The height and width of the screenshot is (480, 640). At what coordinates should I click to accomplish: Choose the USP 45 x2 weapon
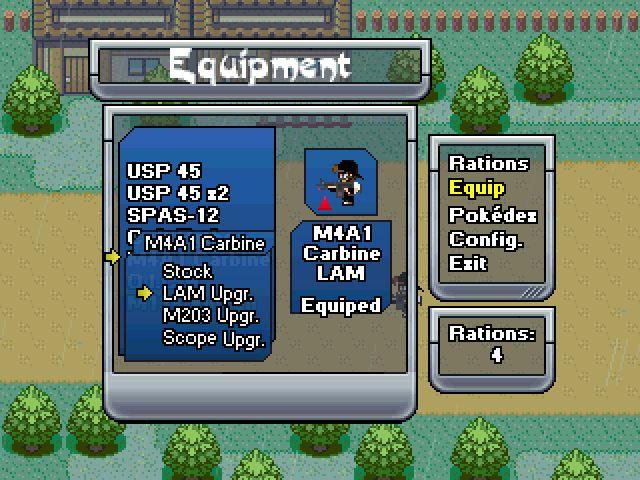[x=178, y=193]
